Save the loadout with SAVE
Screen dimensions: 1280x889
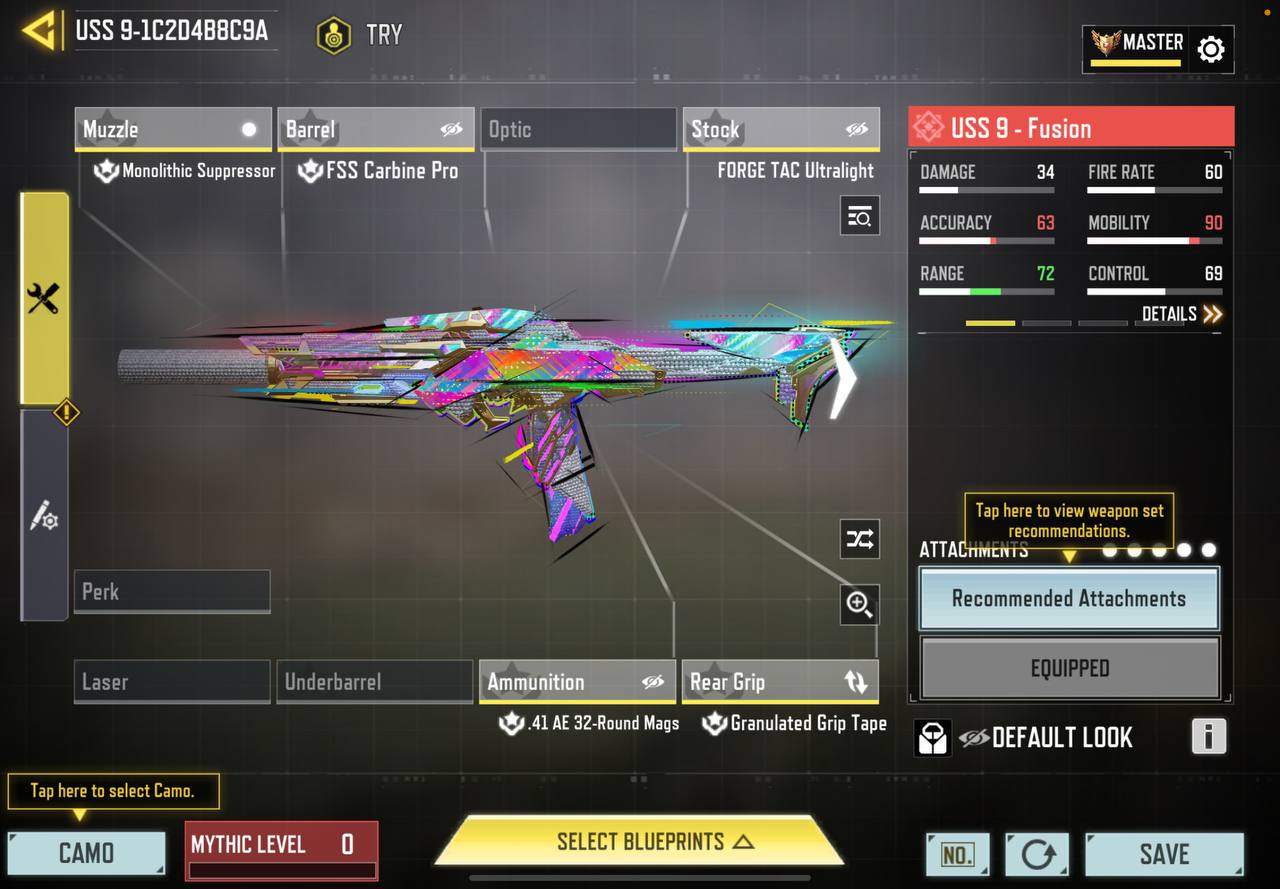(1164, 854)
